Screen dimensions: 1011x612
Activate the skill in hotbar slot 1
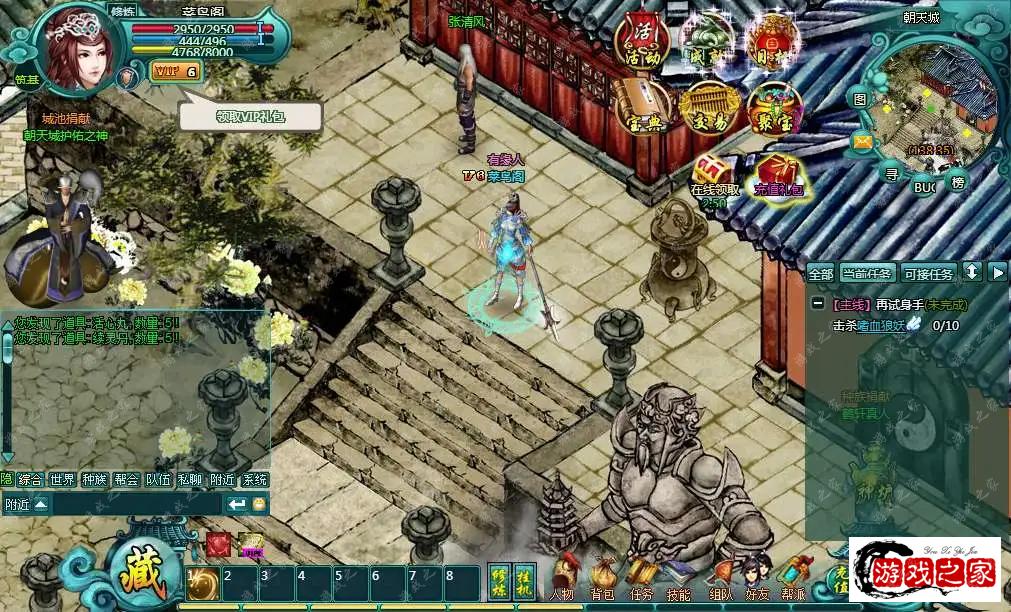(203, 584)
